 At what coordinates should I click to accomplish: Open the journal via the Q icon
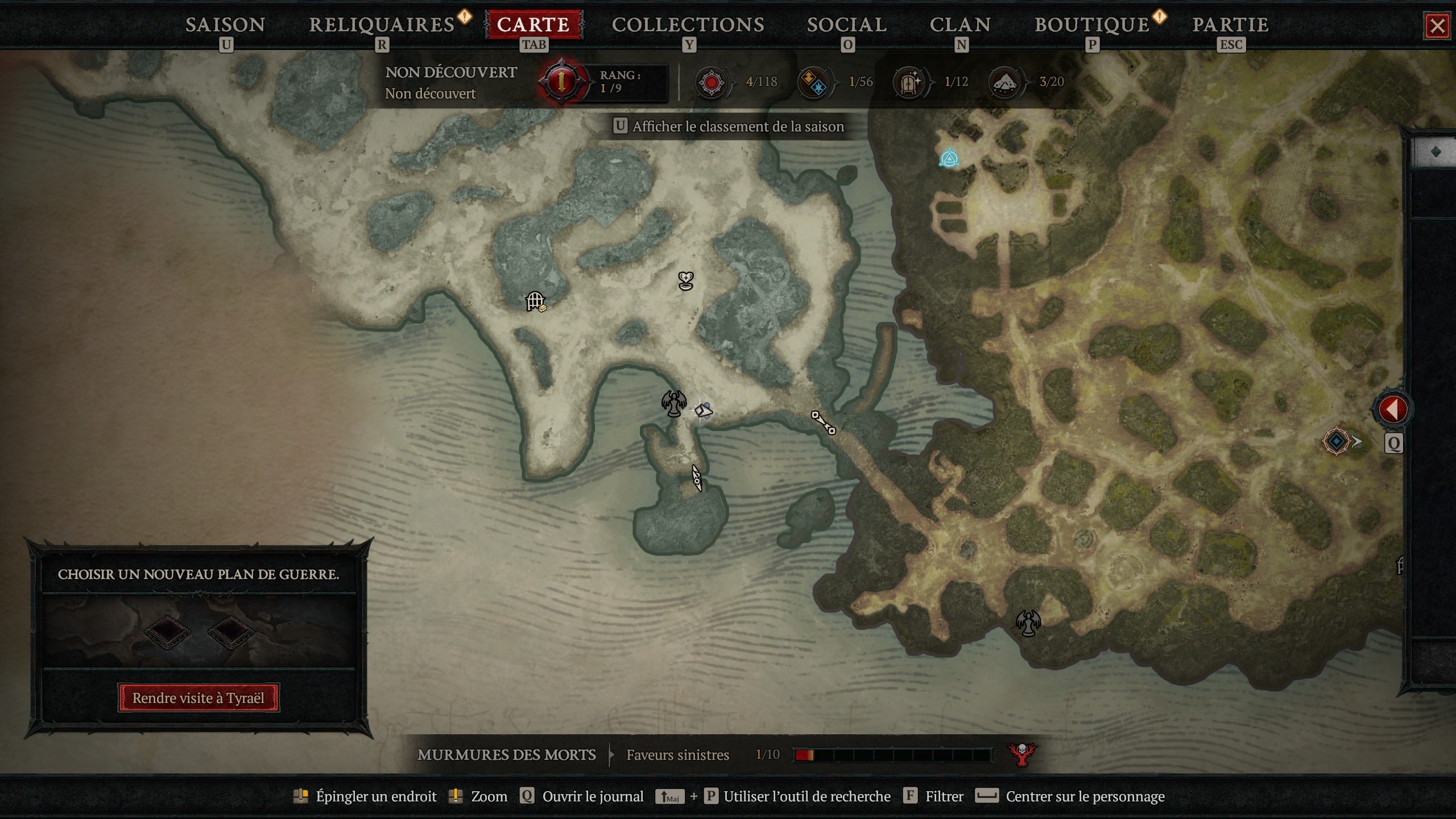click(528, 796)
